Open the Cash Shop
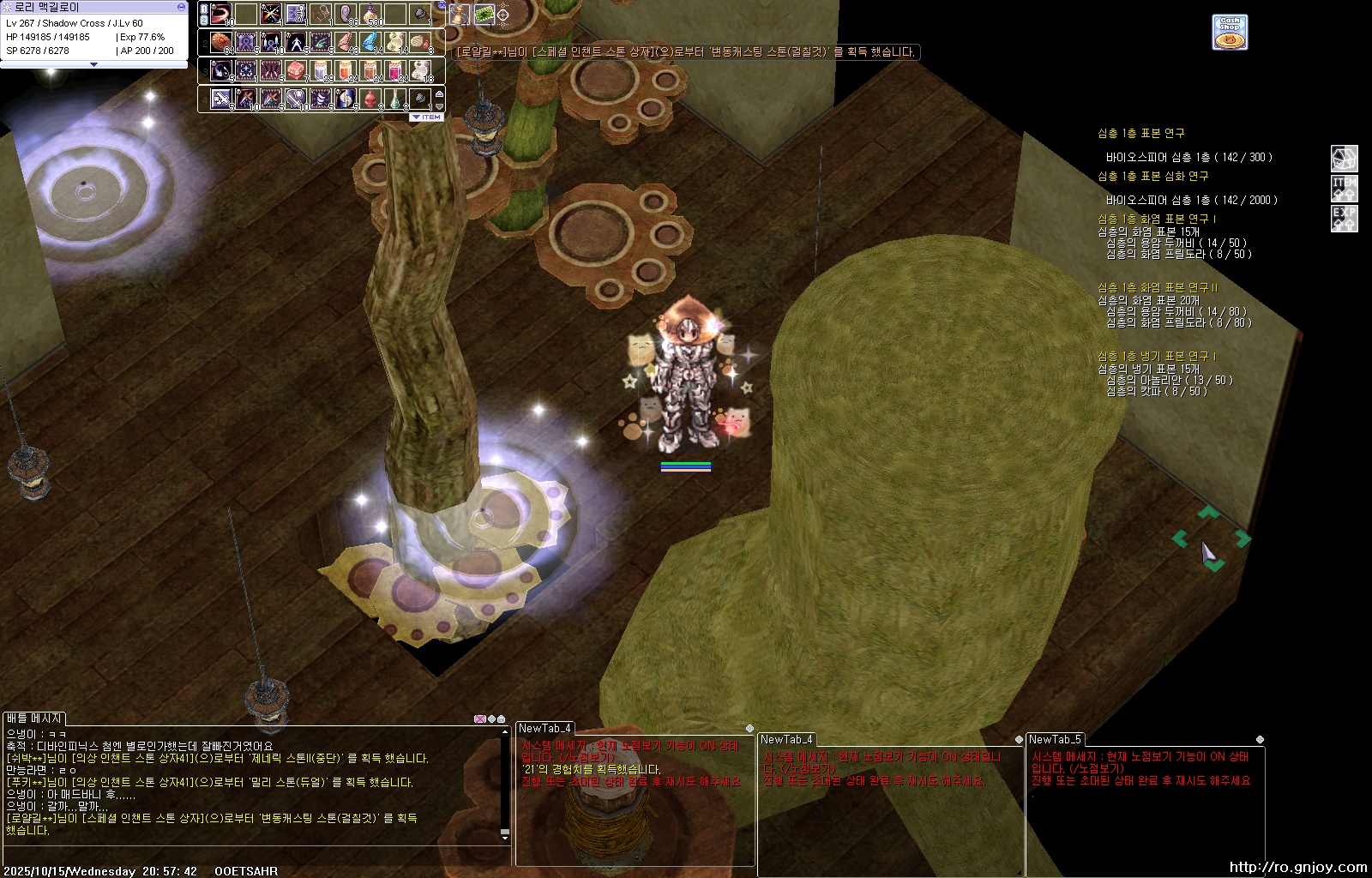1372x878 pixels. tap(1230, 33)
